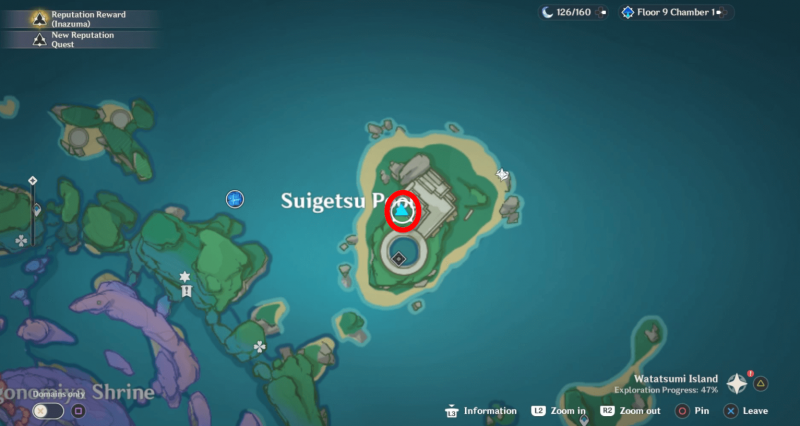The image size is (800, 426).
Task: Select the domain diamond marker inside the ring
Action: [x=398, y=259]
